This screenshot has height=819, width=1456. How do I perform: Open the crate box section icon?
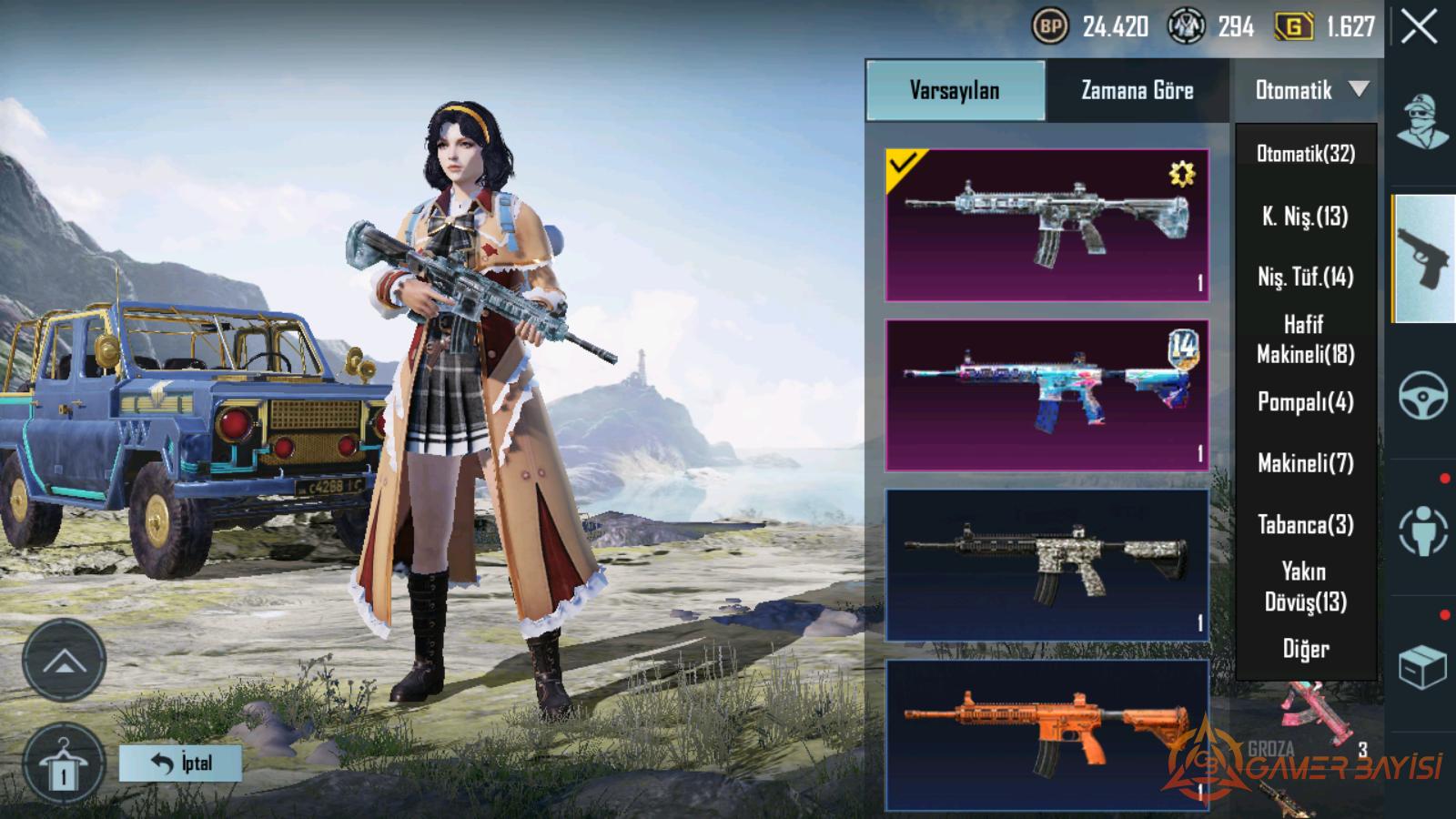(1422, 667)
